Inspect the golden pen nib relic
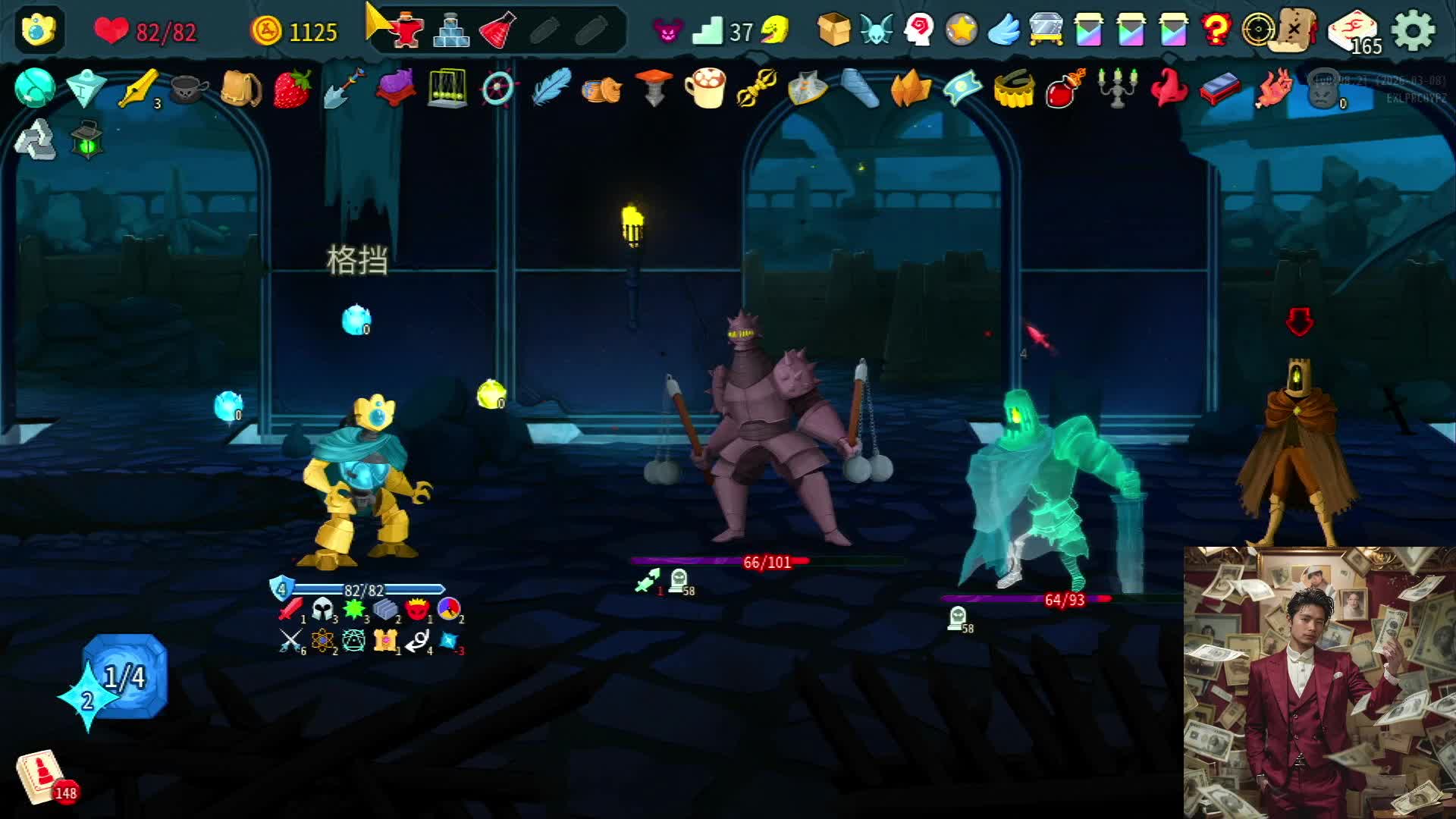This screenshot has height=819, width=1456. click(138, 89)
